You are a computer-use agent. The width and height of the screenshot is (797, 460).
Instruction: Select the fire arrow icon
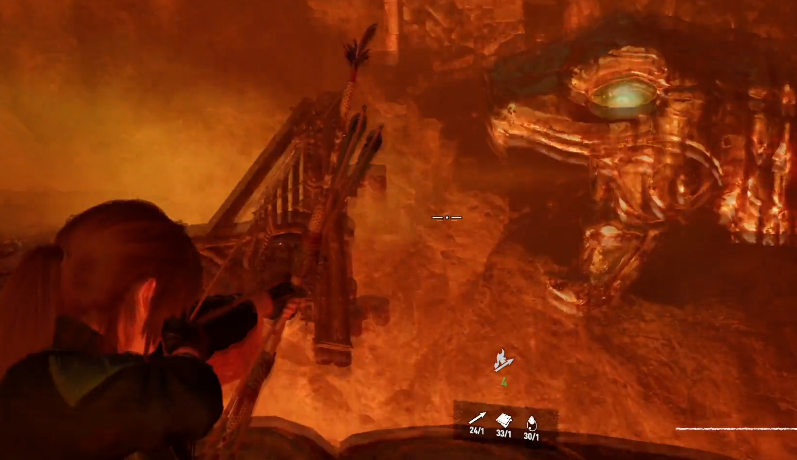504,361
